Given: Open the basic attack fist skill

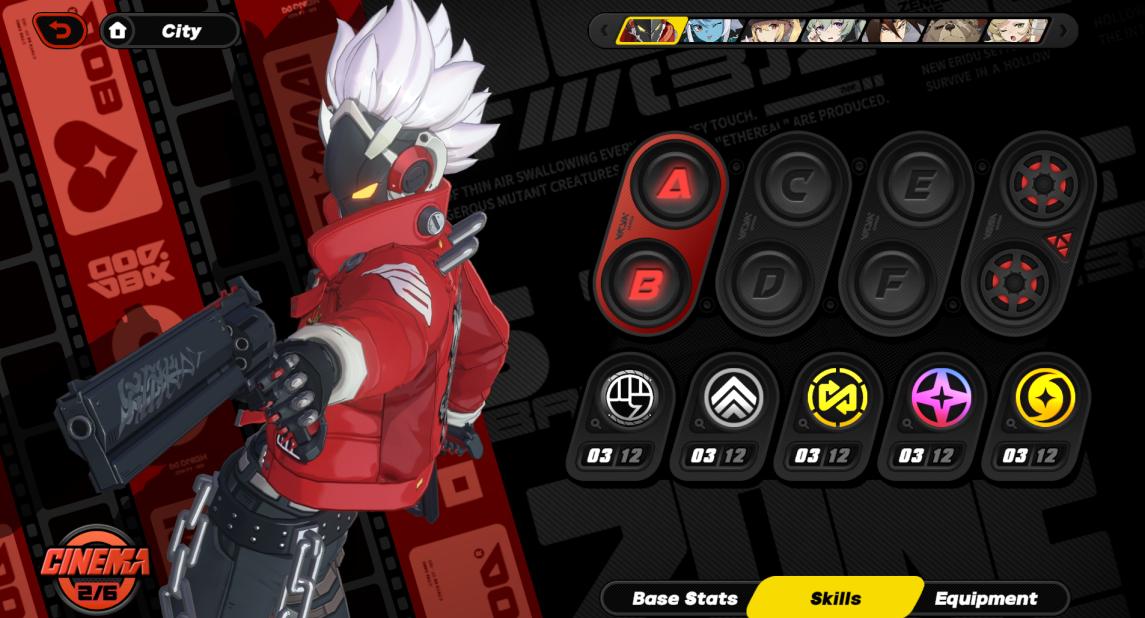Looking at the screenshot, I should (x=630, y=397).
